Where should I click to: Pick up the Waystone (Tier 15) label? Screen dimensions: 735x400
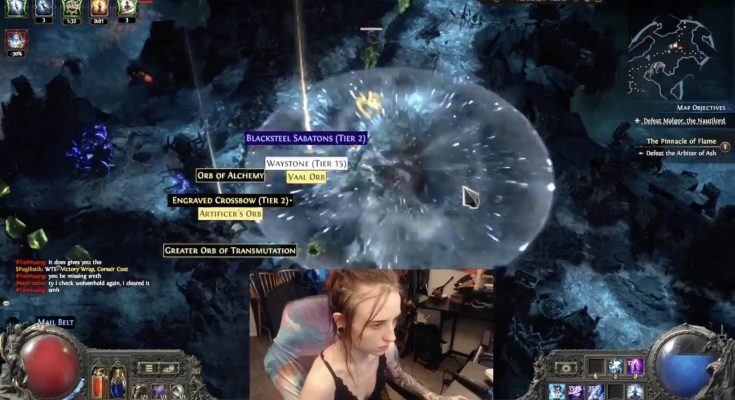[x=307, y=163]
